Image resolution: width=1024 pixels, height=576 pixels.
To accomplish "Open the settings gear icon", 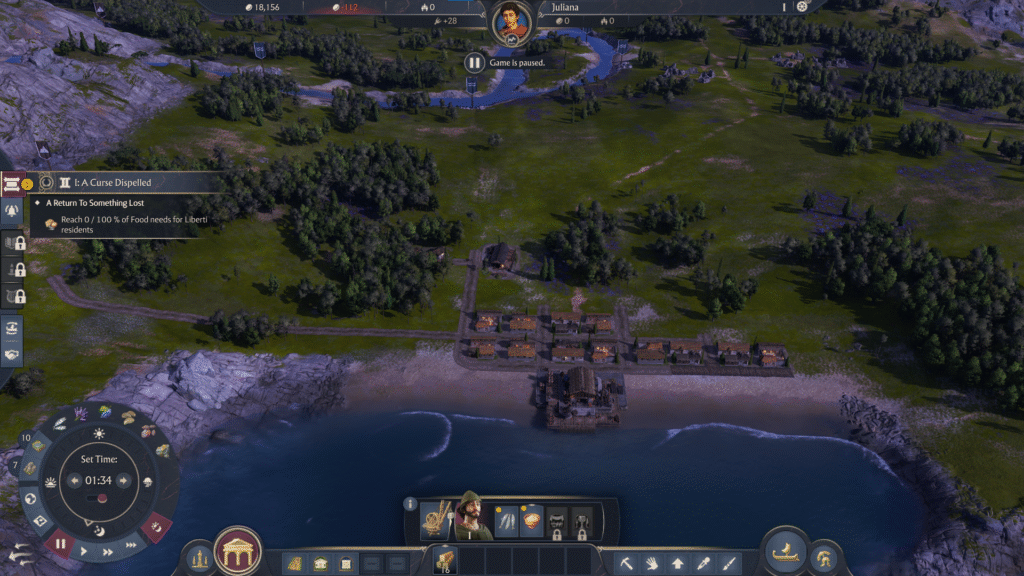I will pos(801,6).
